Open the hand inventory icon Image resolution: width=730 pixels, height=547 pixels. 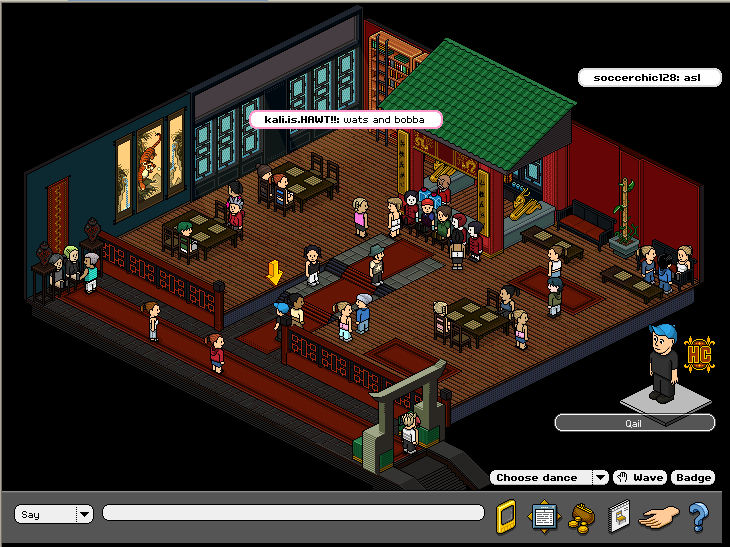point(657,517)
